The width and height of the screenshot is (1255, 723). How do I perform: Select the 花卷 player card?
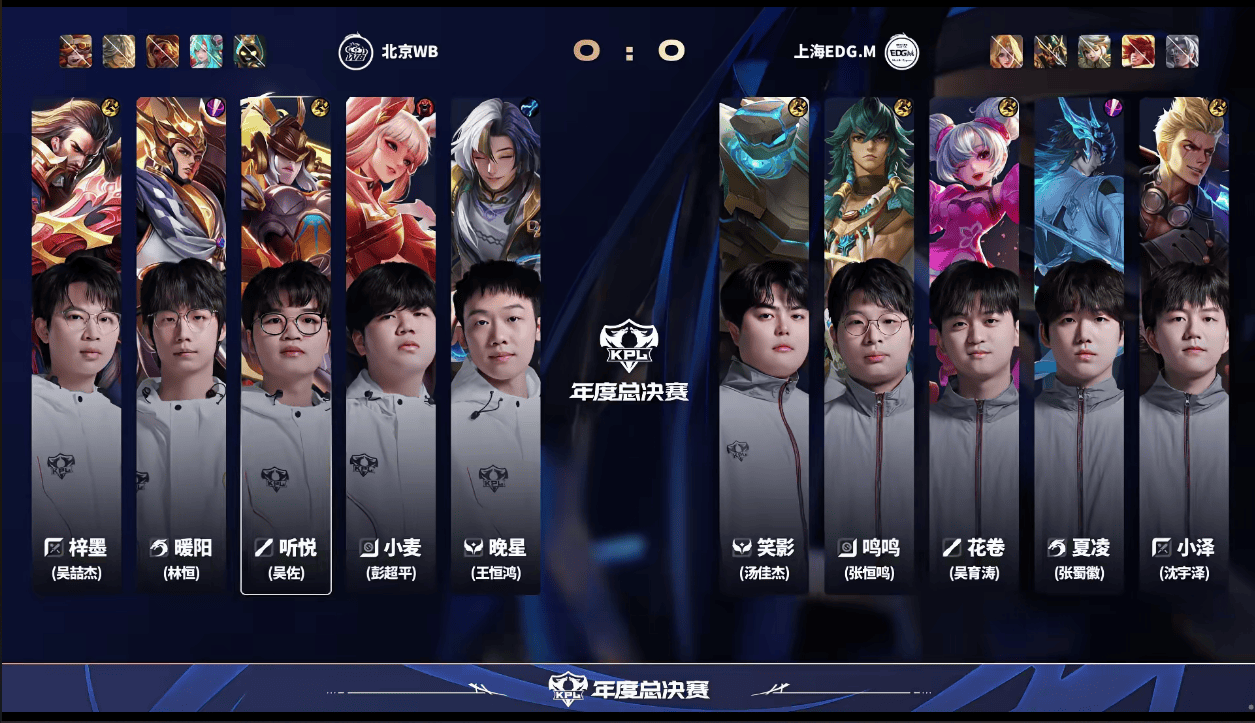click(974, 345)
